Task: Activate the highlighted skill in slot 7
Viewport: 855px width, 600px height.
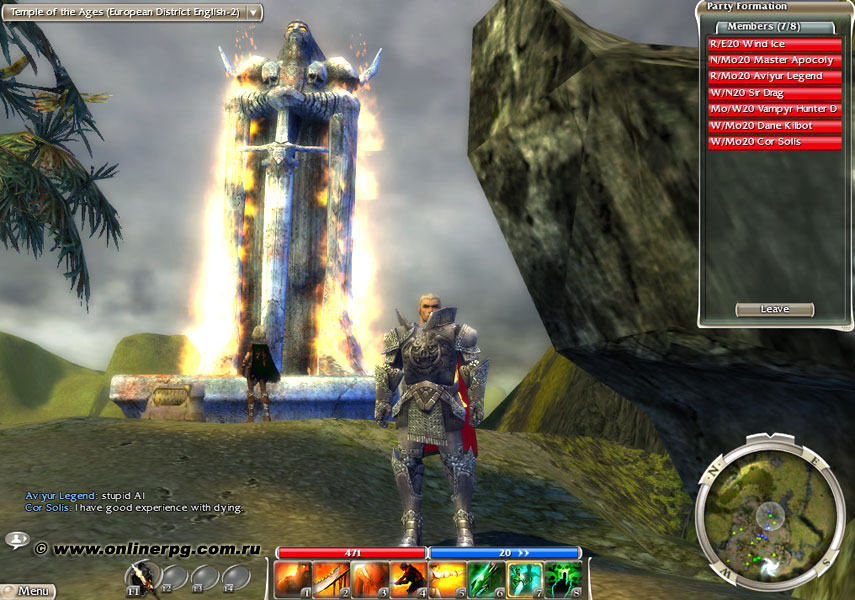Action: [x=524, y=579]
